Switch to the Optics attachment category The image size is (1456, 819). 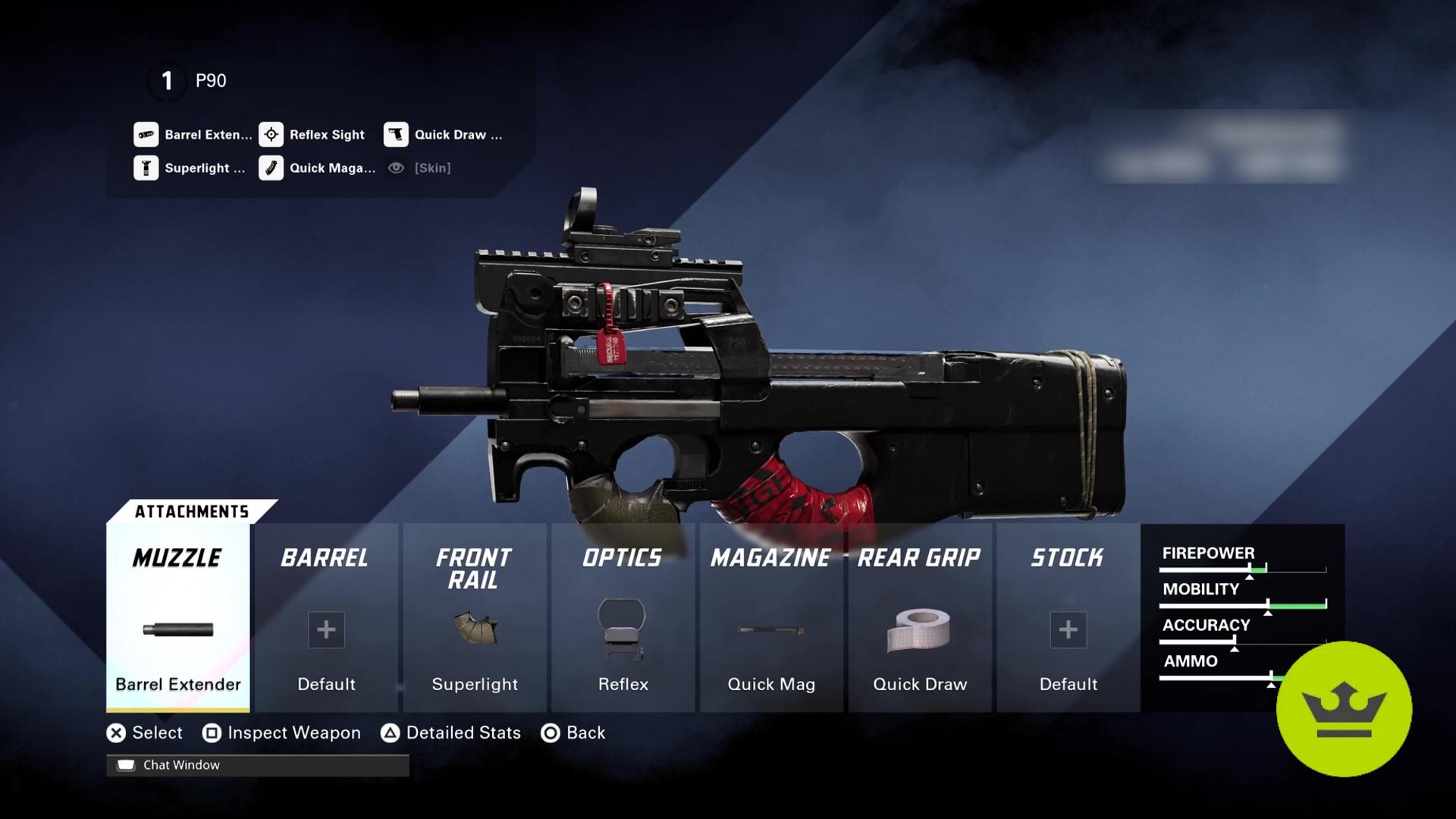click(622, 559)
